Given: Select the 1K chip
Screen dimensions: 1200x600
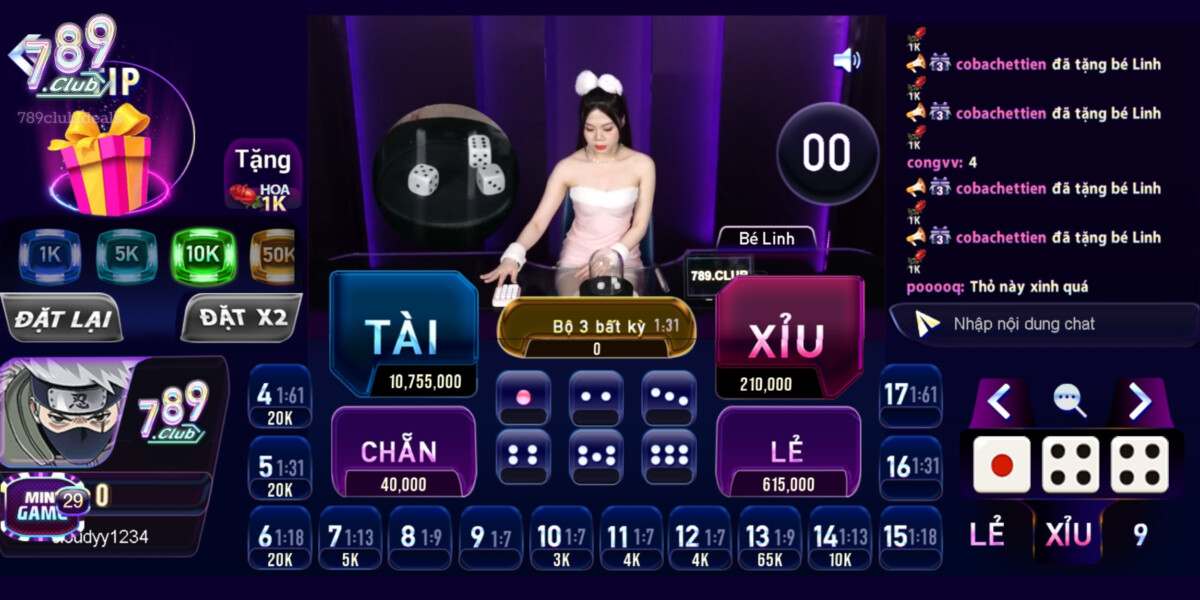Looking at the screenshot, I should click(x=50, y=255).
